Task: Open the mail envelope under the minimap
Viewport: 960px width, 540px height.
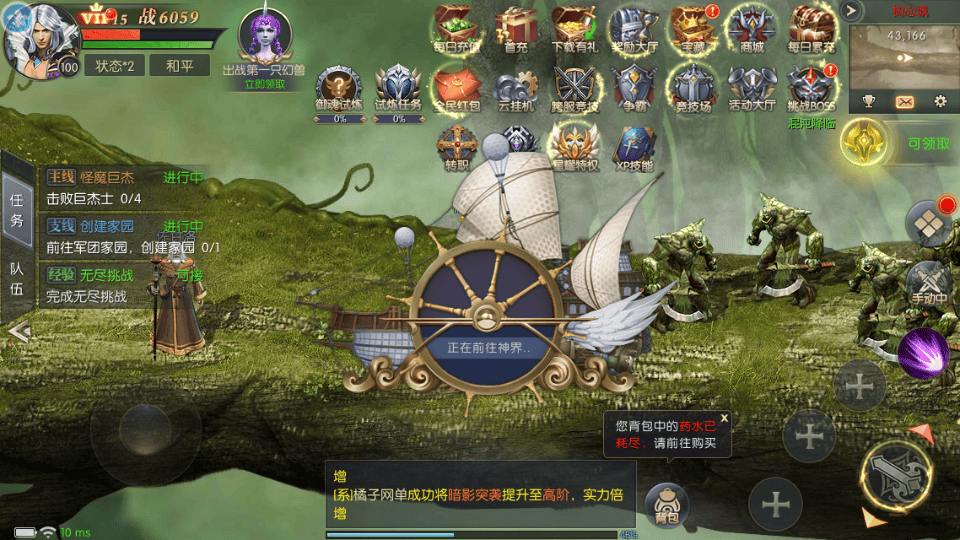Action: (x=904, y=101)
